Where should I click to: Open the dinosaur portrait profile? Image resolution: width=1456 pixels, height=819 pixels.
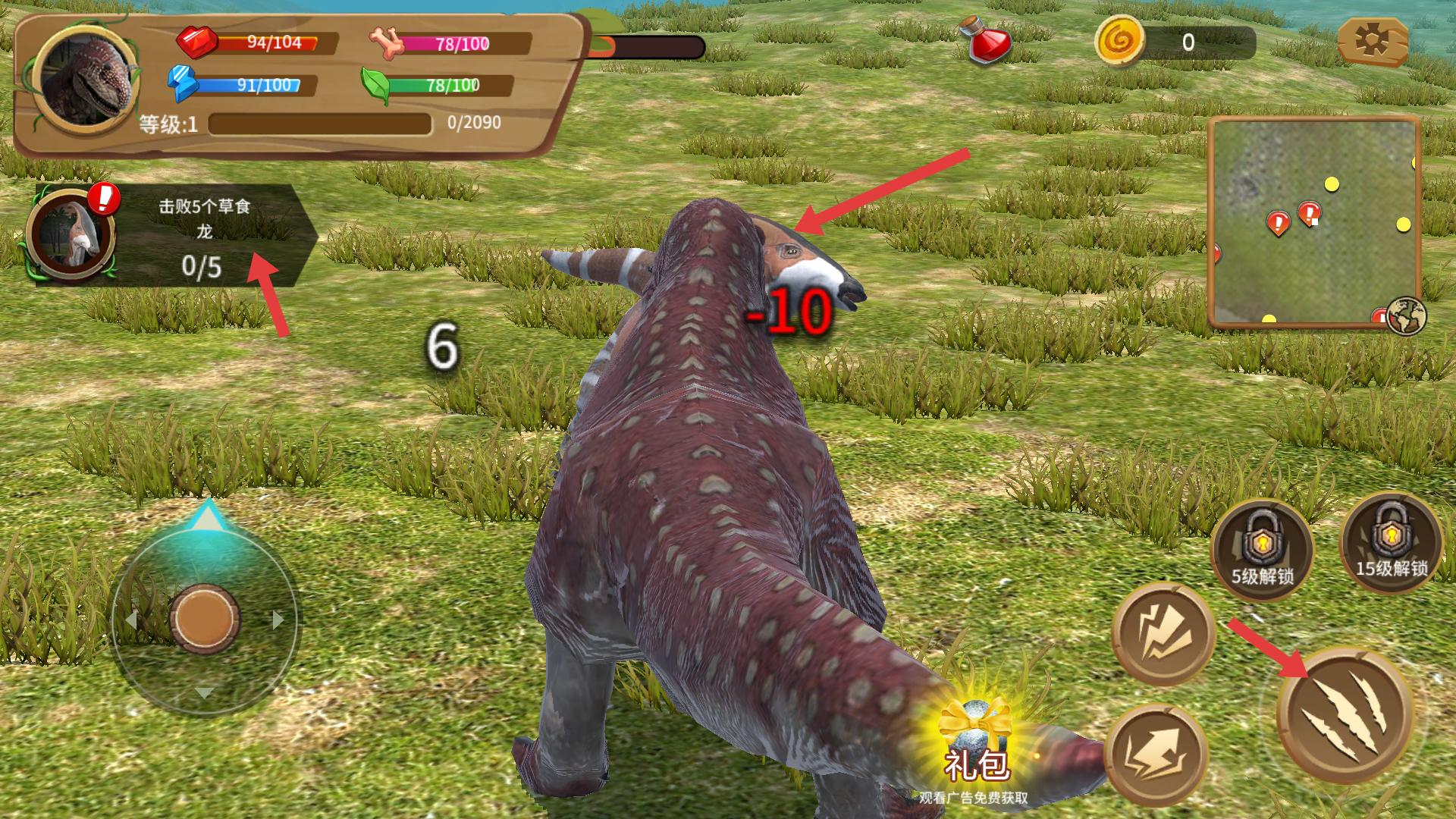pyautogui.click(x=87, y=82)
